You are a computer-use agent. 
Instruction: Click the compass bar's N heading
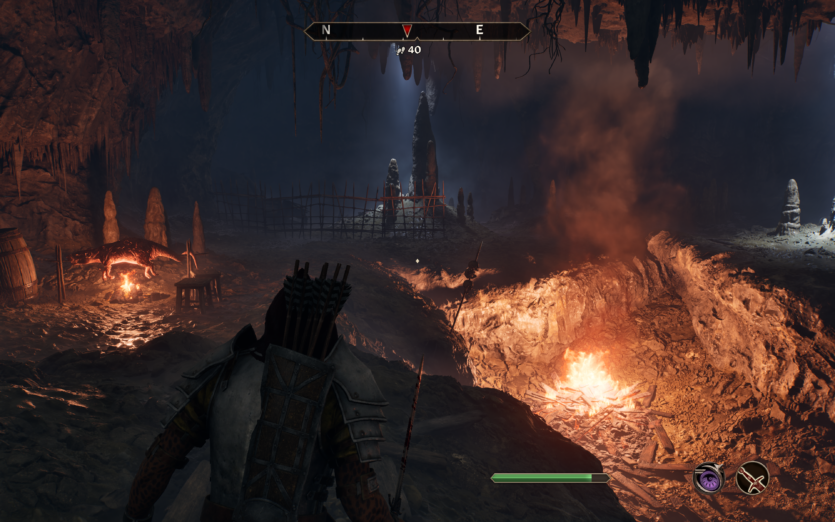pos(326,31)
